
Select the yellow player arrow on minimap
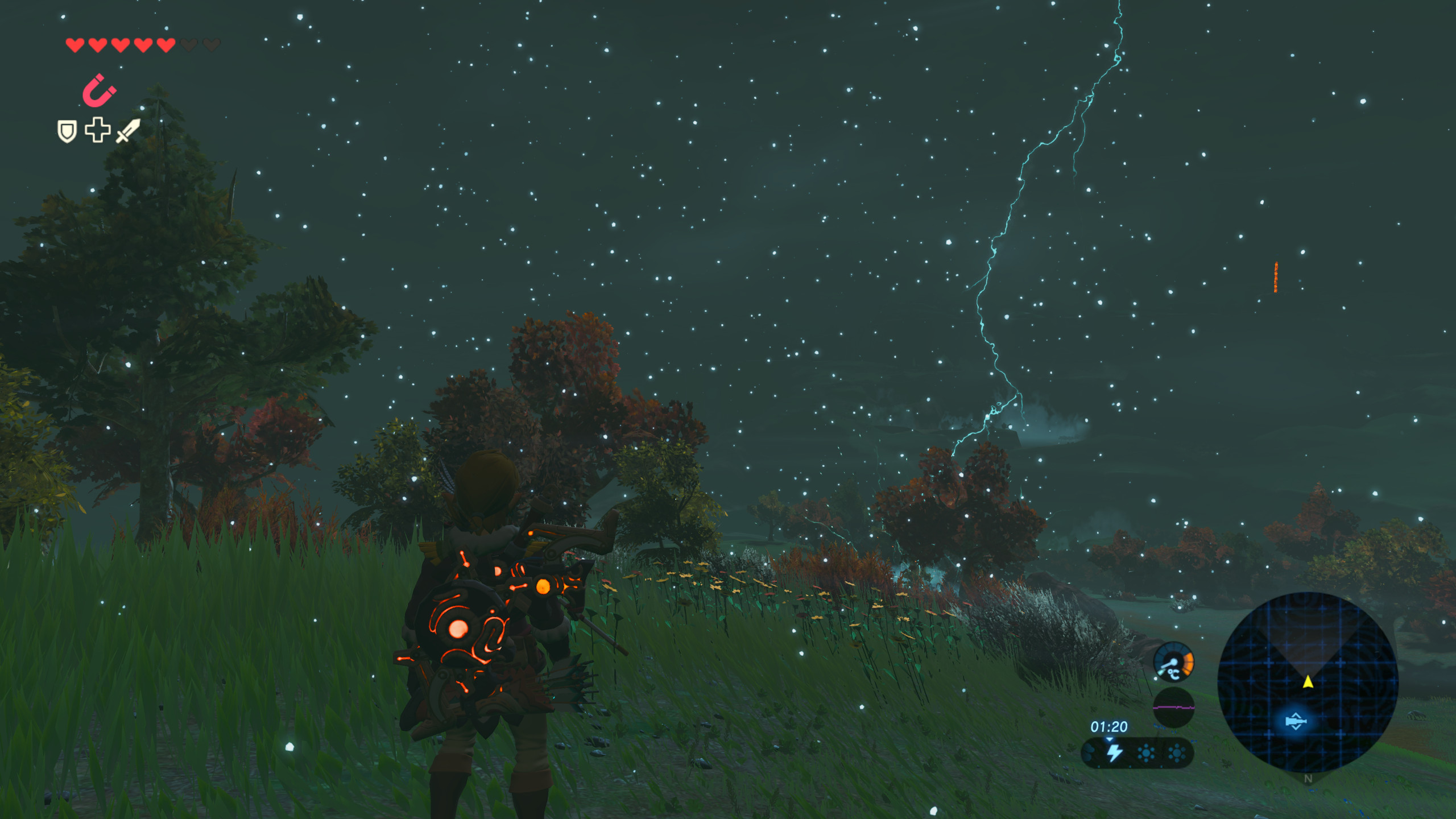pos(1308,681)
